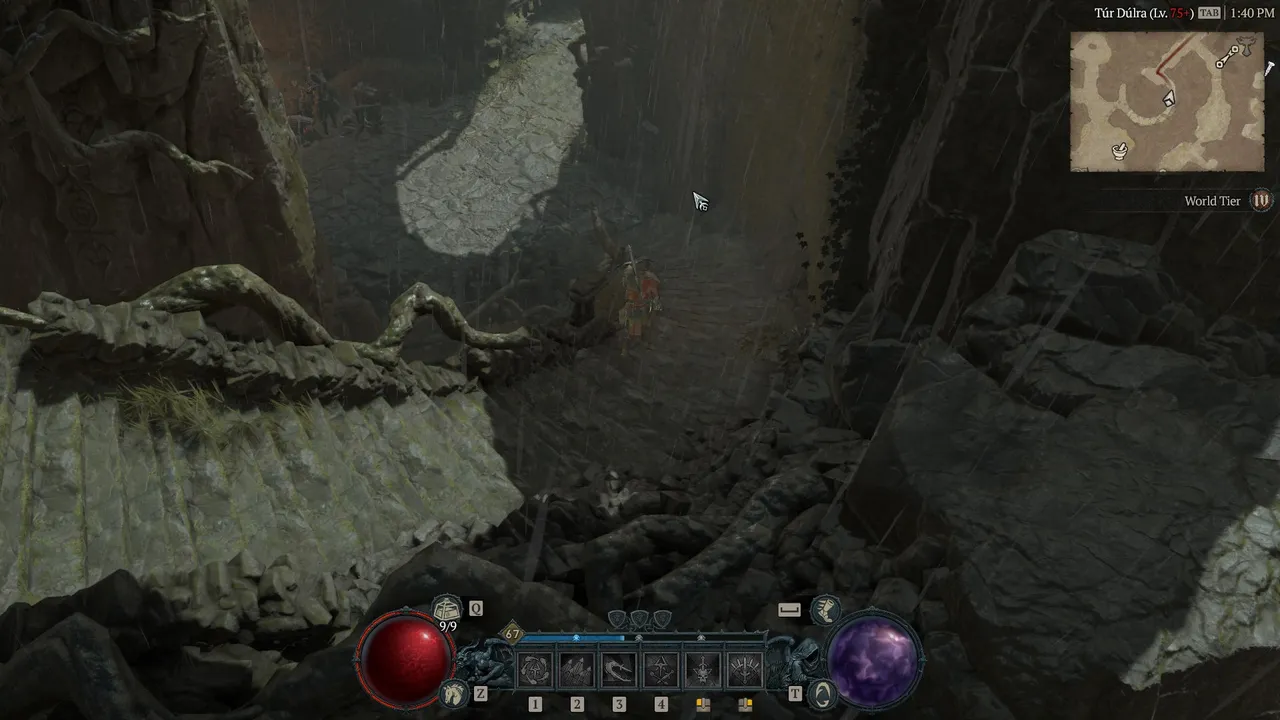The image size is (1280, 720).
Task: Click the level 67 badge
Action: click(x=513, y=633)
